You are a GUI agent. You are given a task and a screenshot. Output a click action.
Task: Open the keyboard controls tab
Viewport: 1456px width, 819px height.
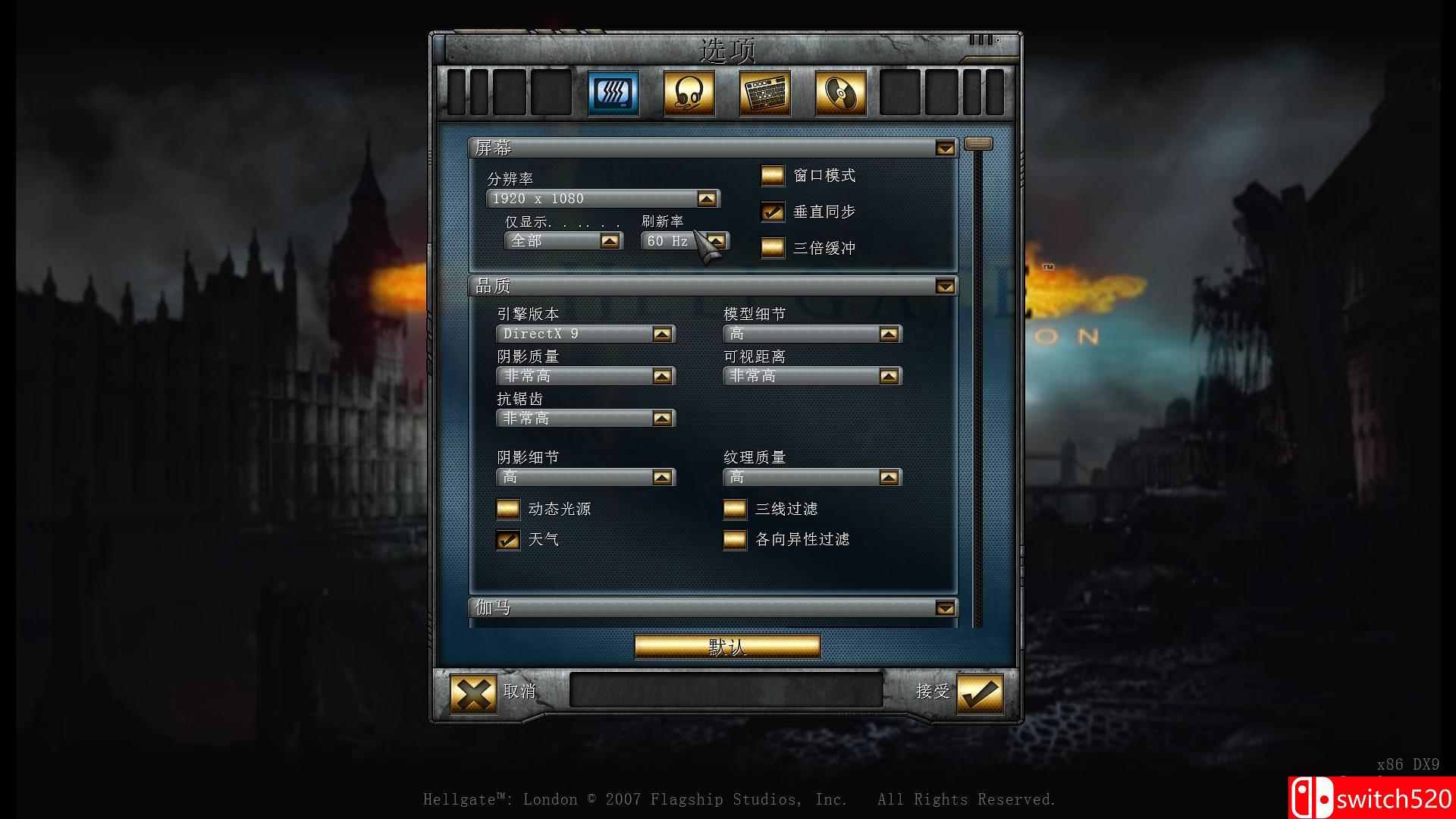[763, 93]
